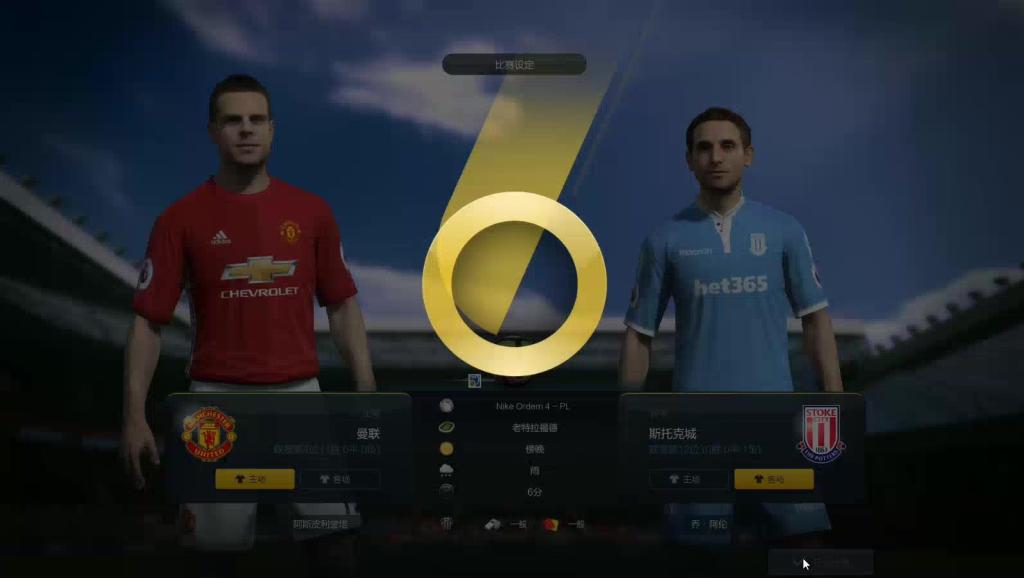
Task: Change the 傍晚 time of day setting
Action: (533, 449)
